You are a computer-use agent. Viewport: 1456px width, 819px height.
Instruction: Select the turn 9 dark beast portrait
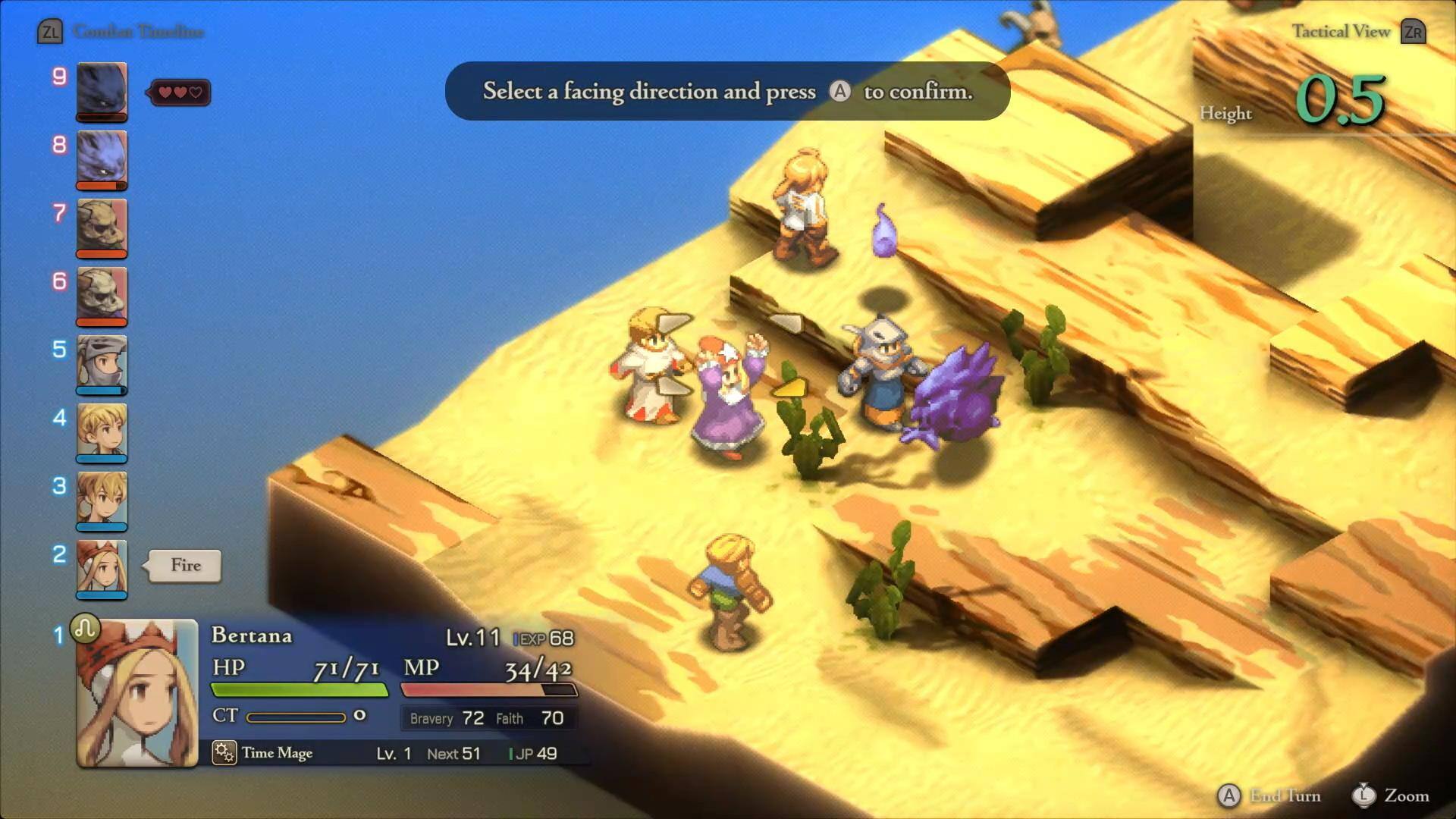click(x=102, y=91)
